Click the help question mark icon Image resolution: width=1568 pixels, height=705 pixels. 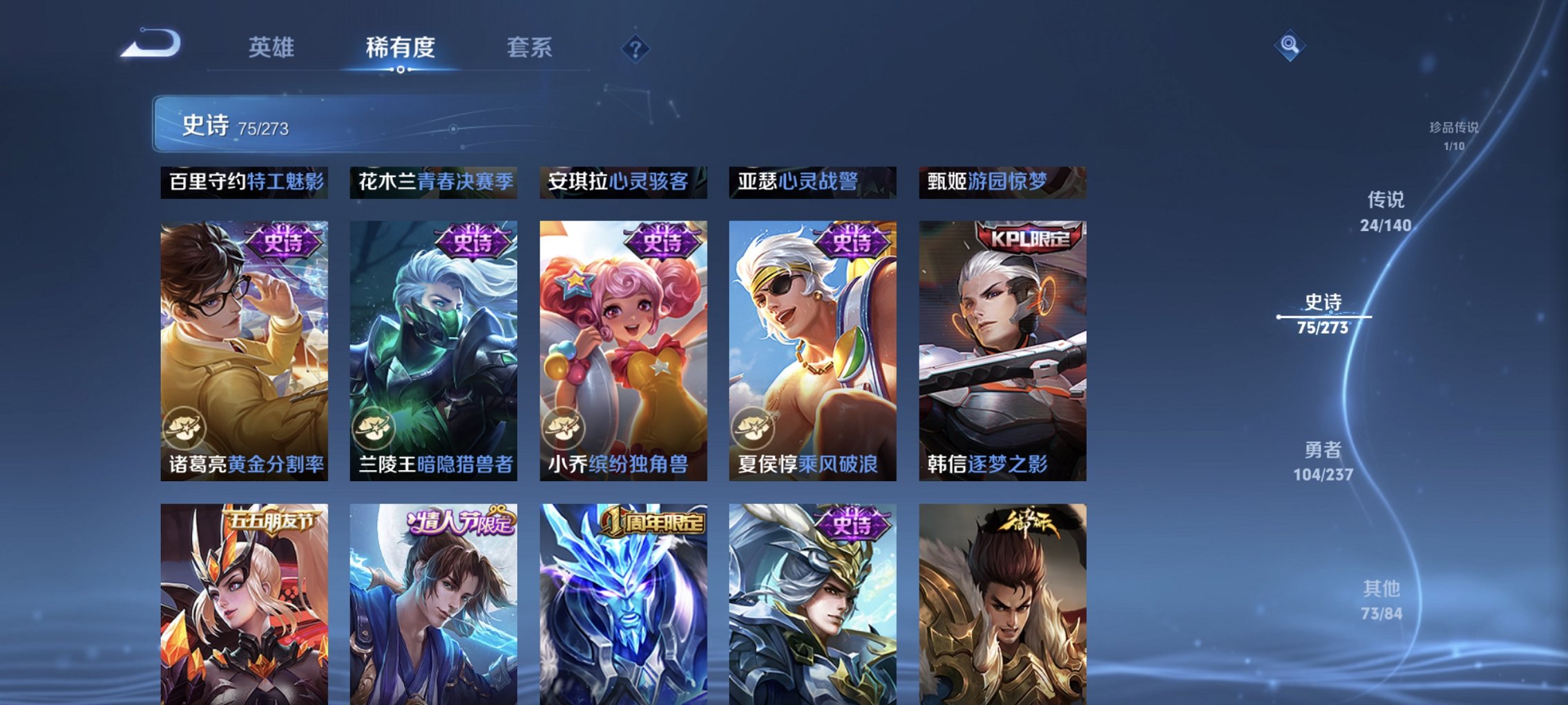coord(637,50)
